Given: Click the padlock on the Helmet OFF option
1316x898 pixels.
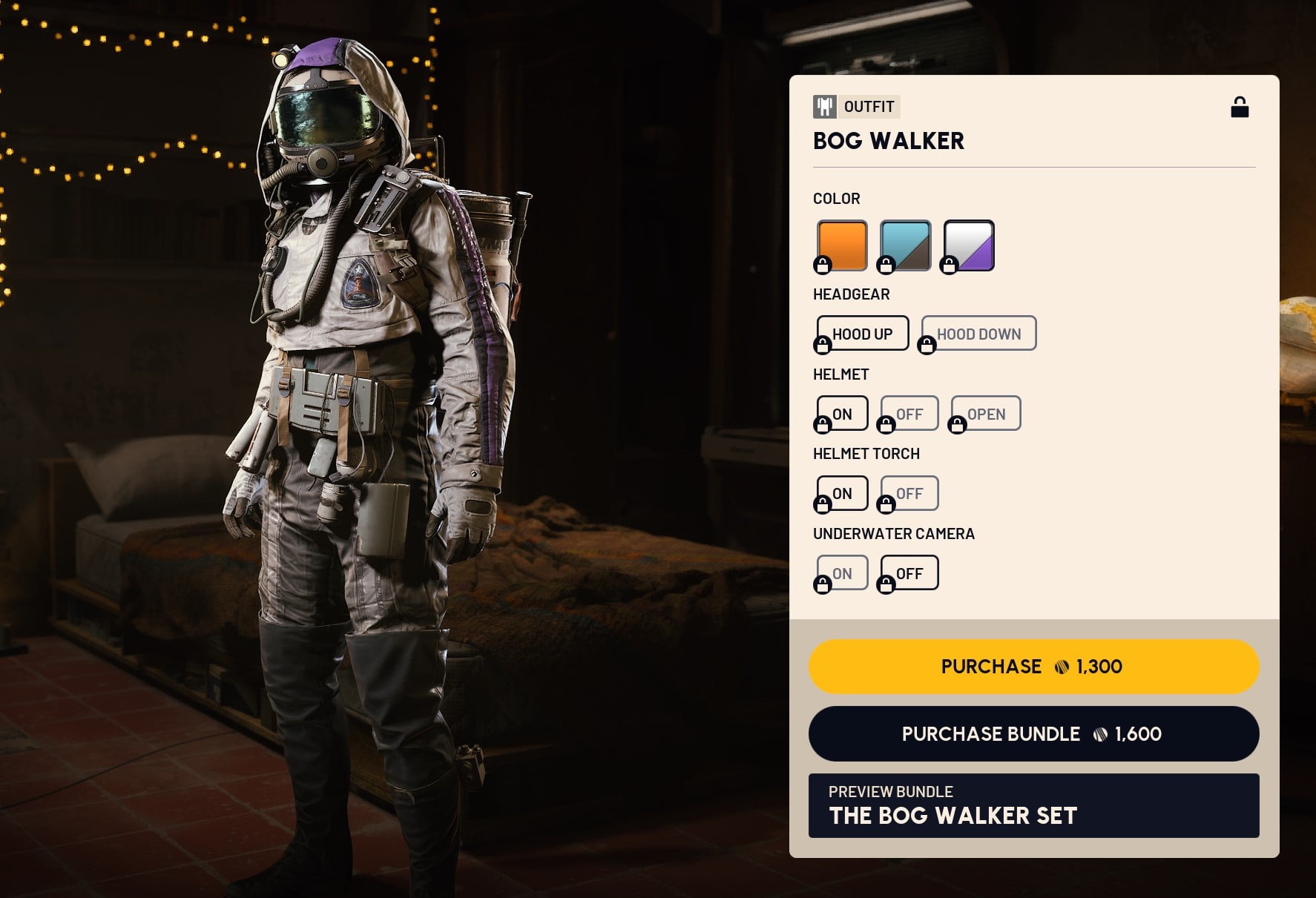Looking at the screenshot, I should click(x=887, y=425).
